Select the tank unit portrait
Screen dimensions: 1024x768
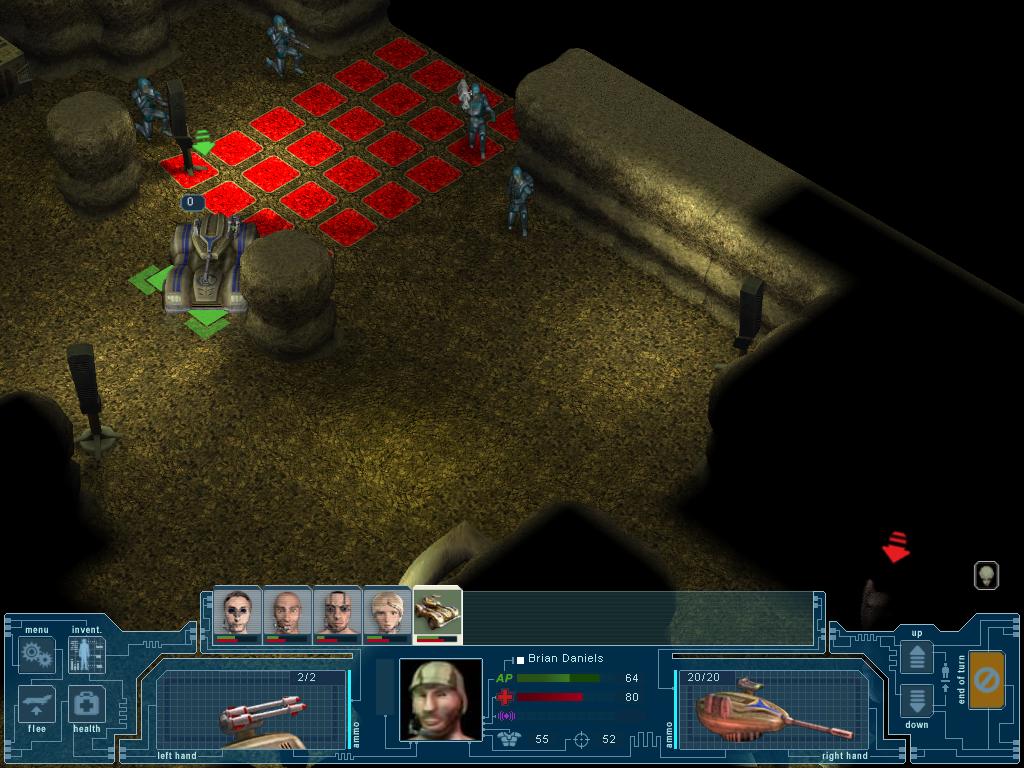[x=437, y=612]
